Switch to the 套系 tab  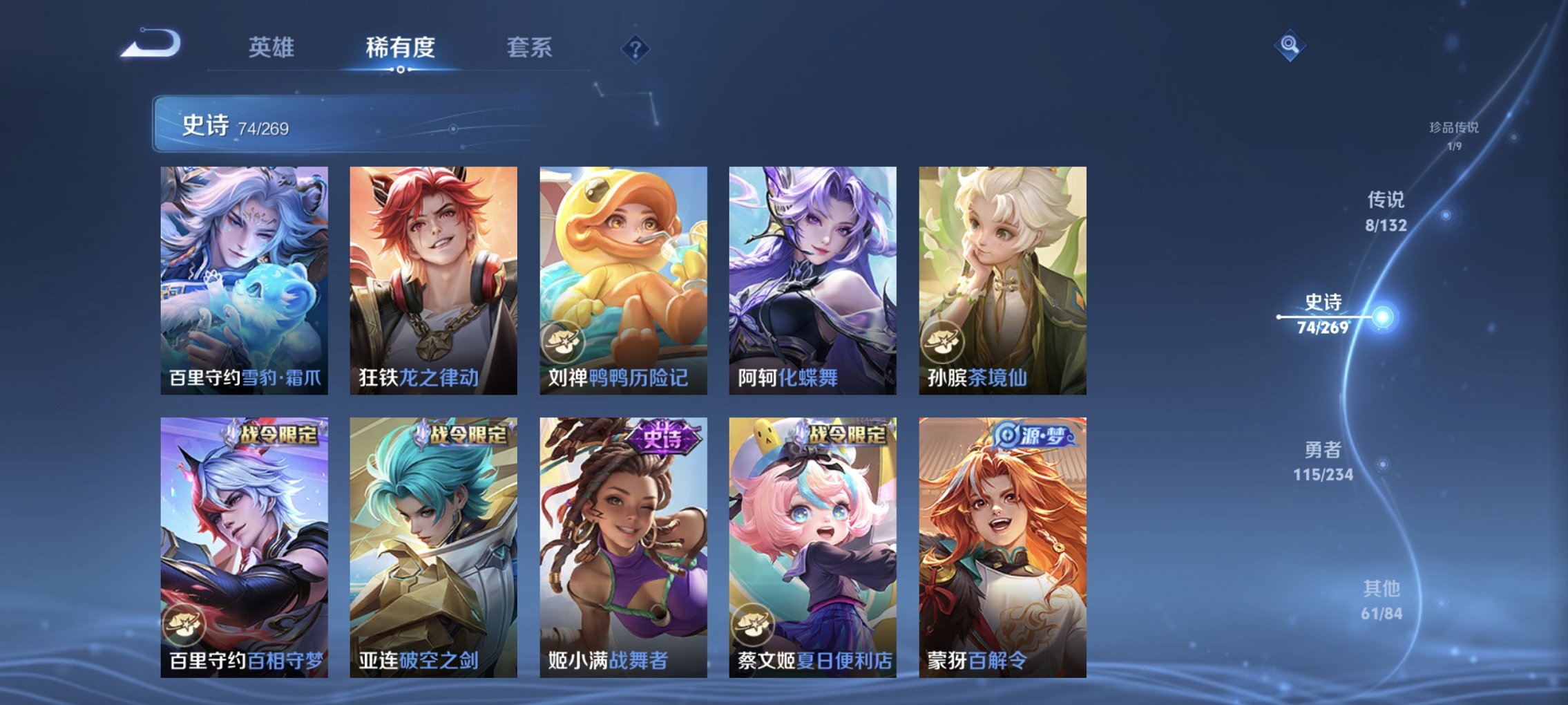coord(528,46)
